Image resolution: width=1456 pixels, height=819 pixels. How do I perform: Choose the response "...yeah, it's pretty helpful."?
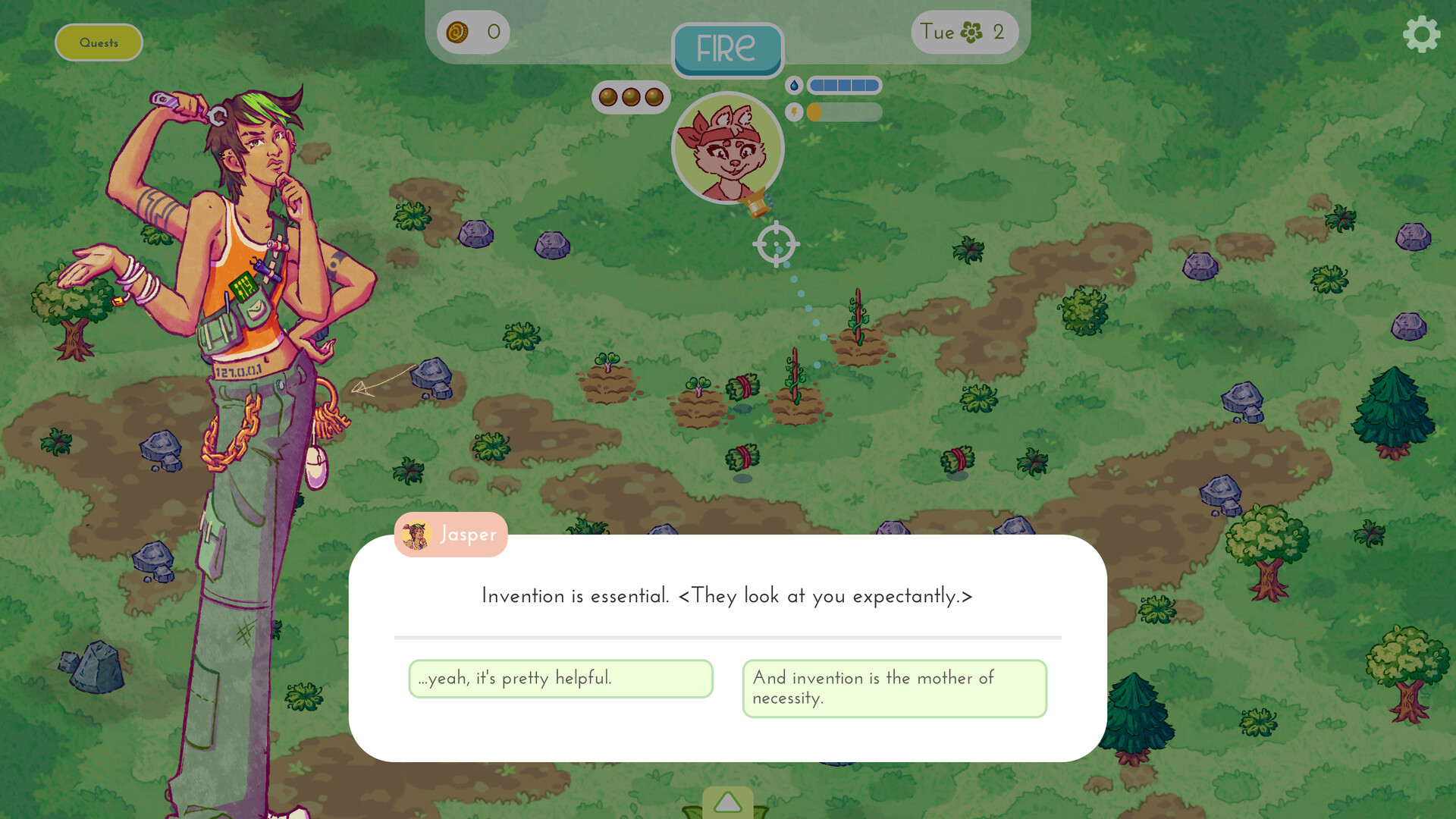pyautogui.click(x=560, y=679)
